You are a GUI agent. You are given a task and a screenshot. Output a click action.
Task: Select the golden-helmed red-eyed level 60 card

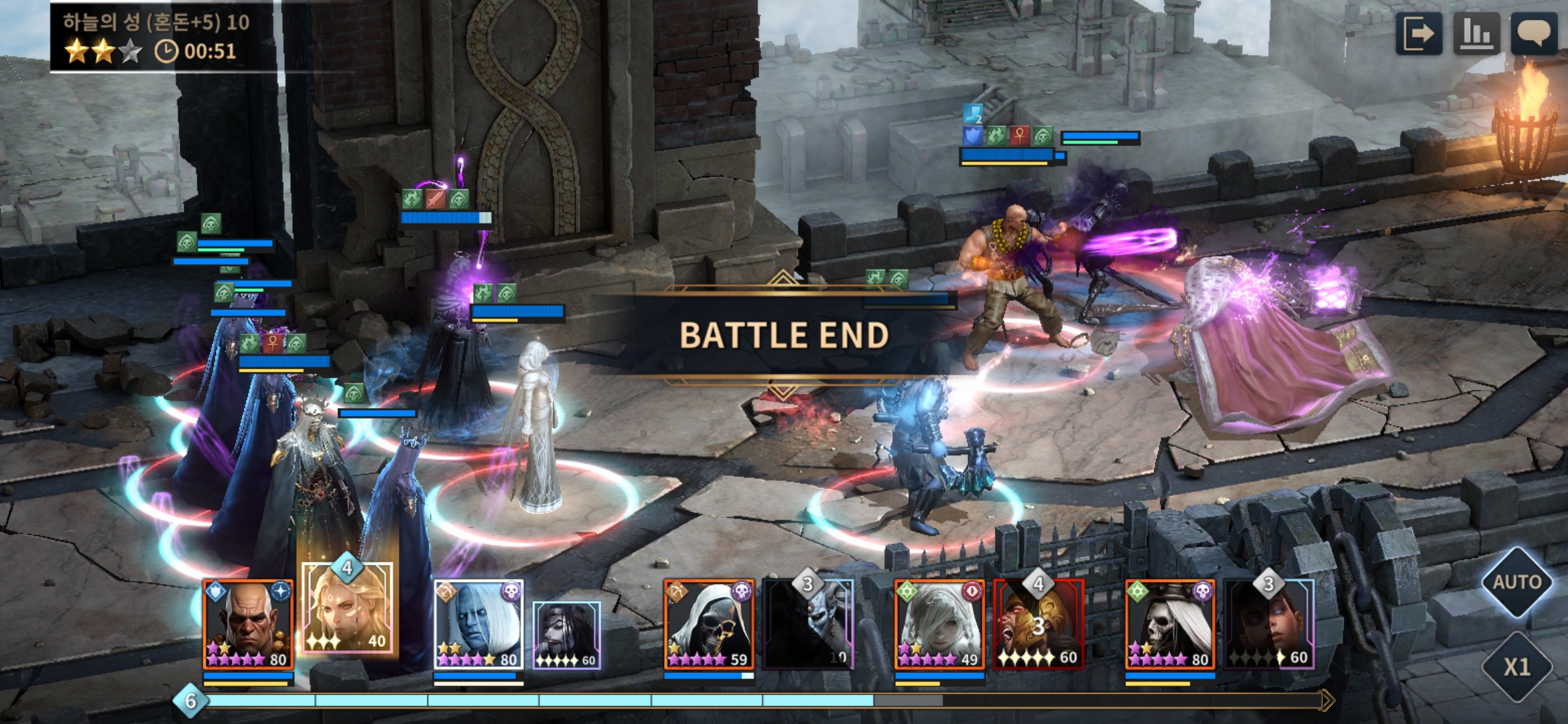click(1039, 625)
